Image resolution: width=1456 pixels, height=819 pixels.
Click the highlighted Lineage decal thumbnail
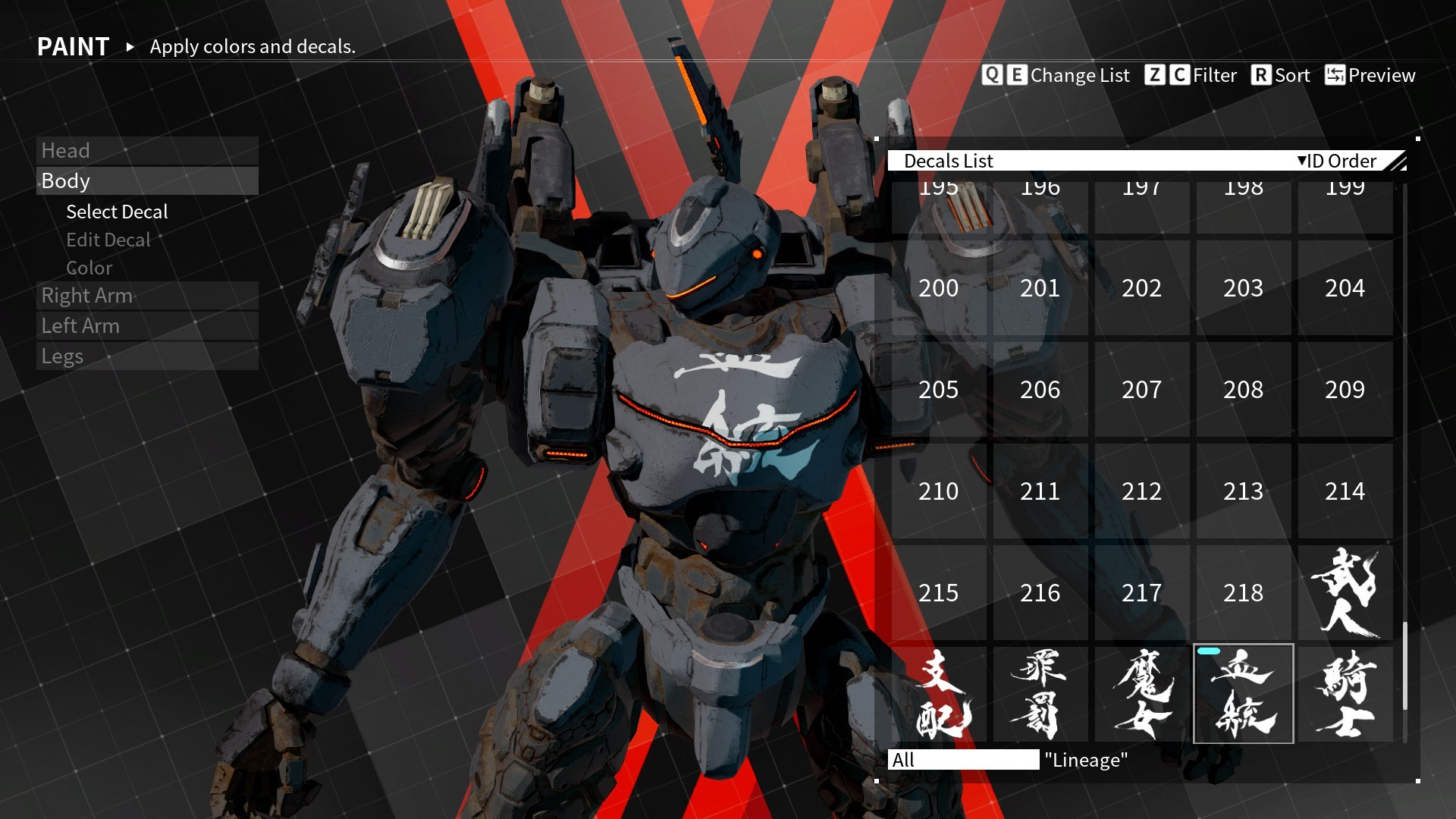pyautogui.click(x=1244, y=695)
